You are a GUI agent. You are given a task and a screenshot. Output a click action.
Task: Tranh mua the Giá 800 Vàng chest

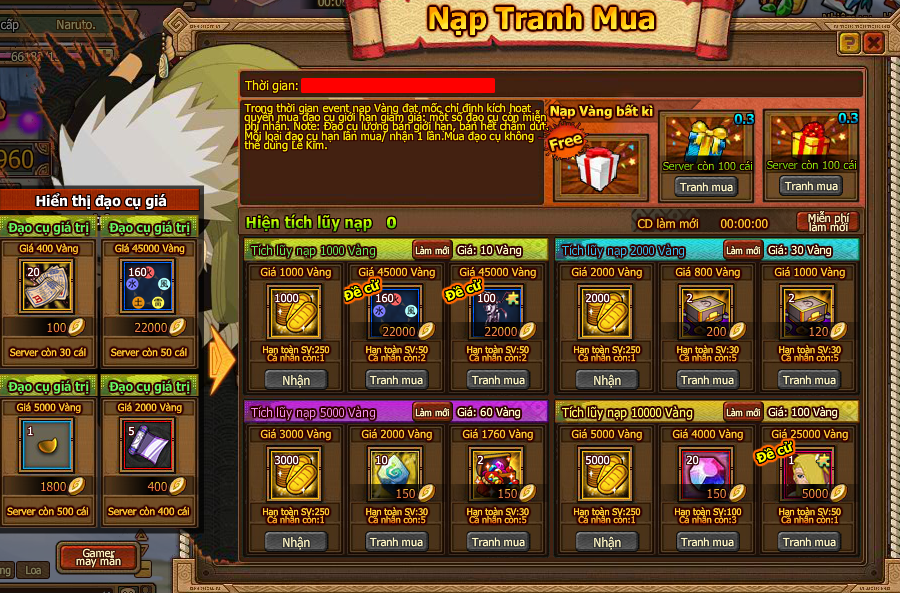707,380
